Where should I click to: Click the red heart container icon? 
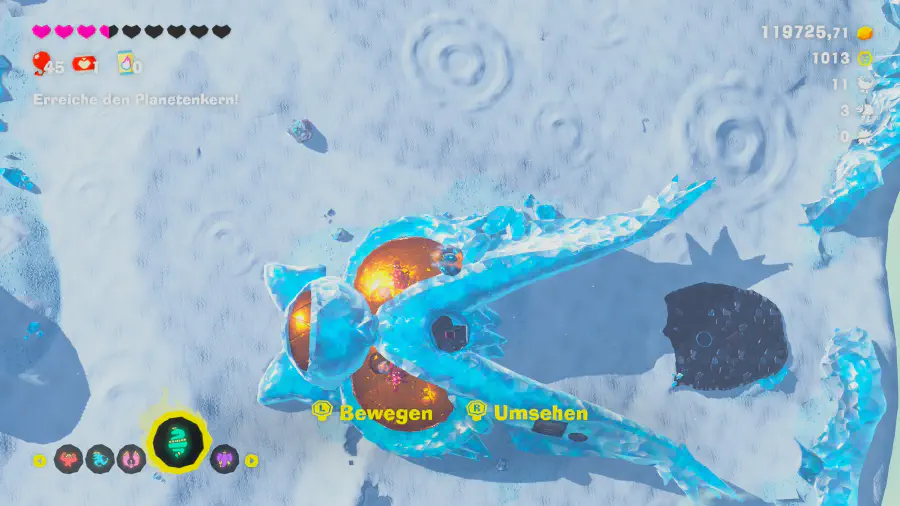point(85,65)
